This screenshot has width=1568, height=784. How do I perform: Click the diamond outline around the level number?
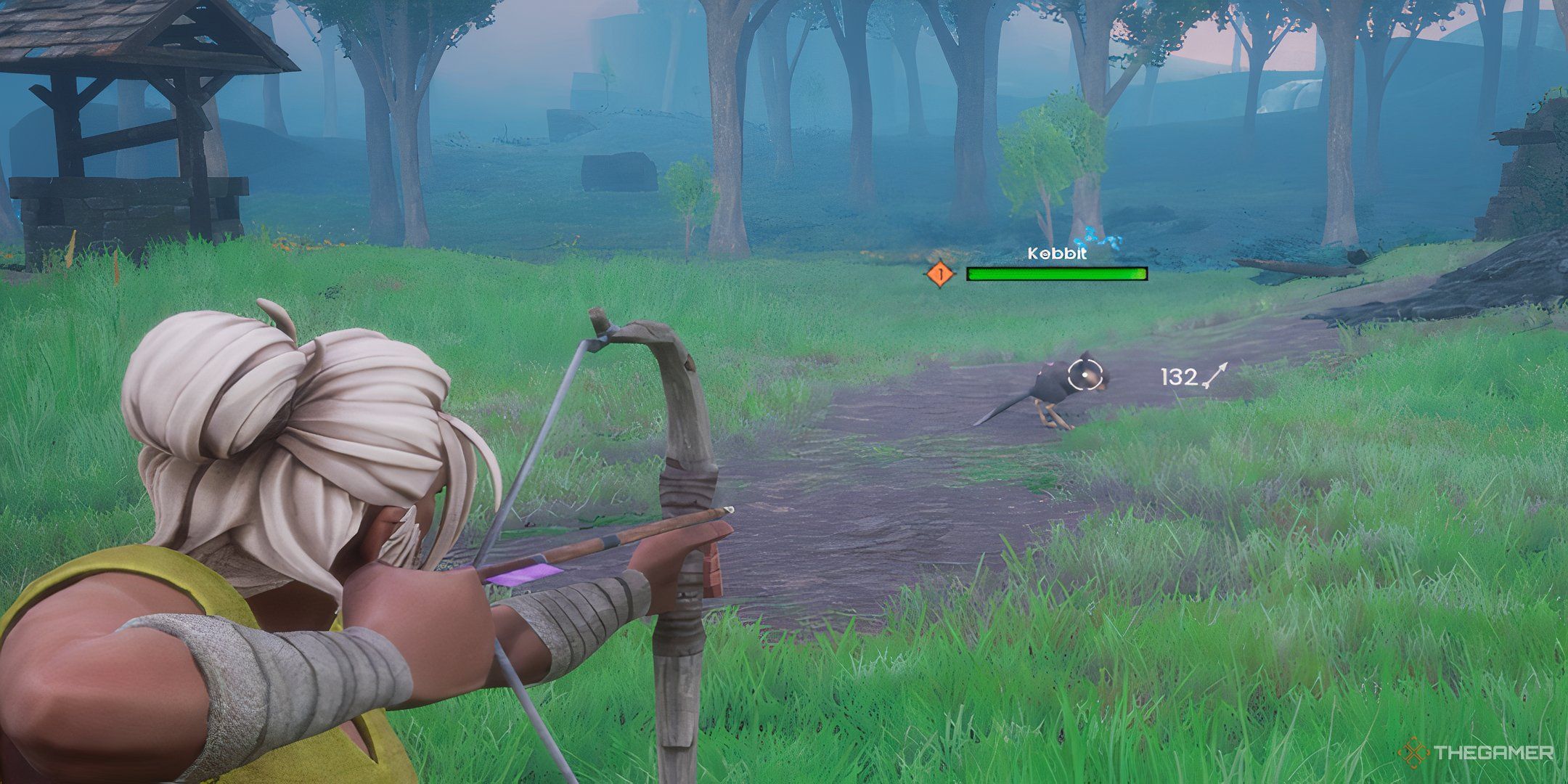pyautogui.click(x=940, y=274)
